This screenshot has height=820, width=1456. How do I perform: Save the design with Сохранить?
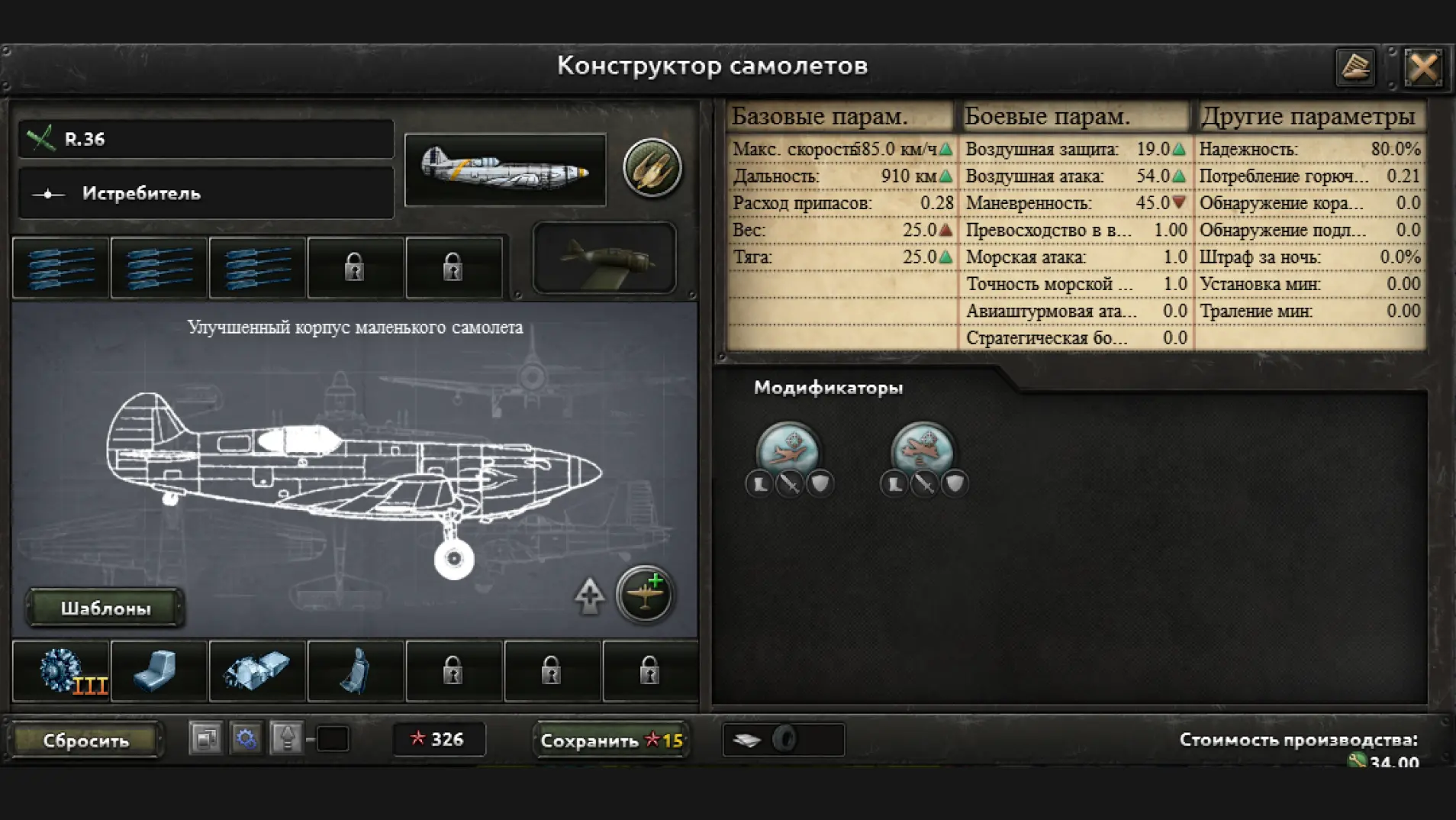coord(610,740)
